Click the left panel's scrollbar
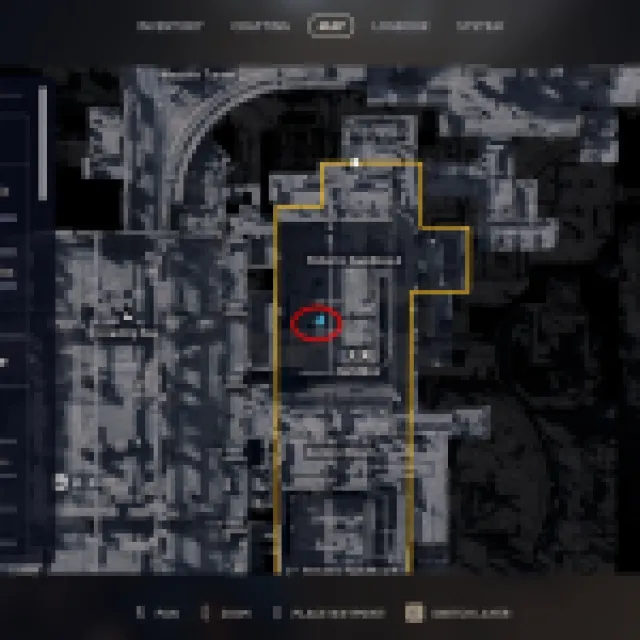 tap(42, 140)
